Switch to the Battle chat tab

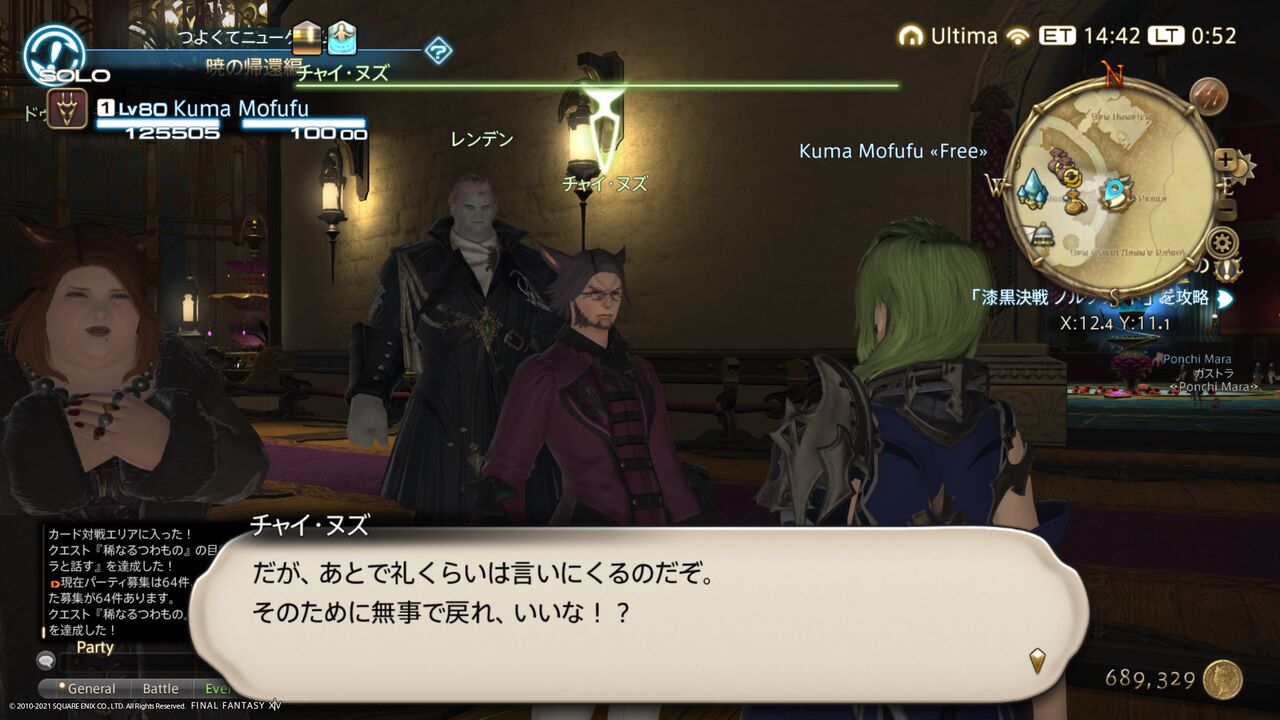click(161, 688)
